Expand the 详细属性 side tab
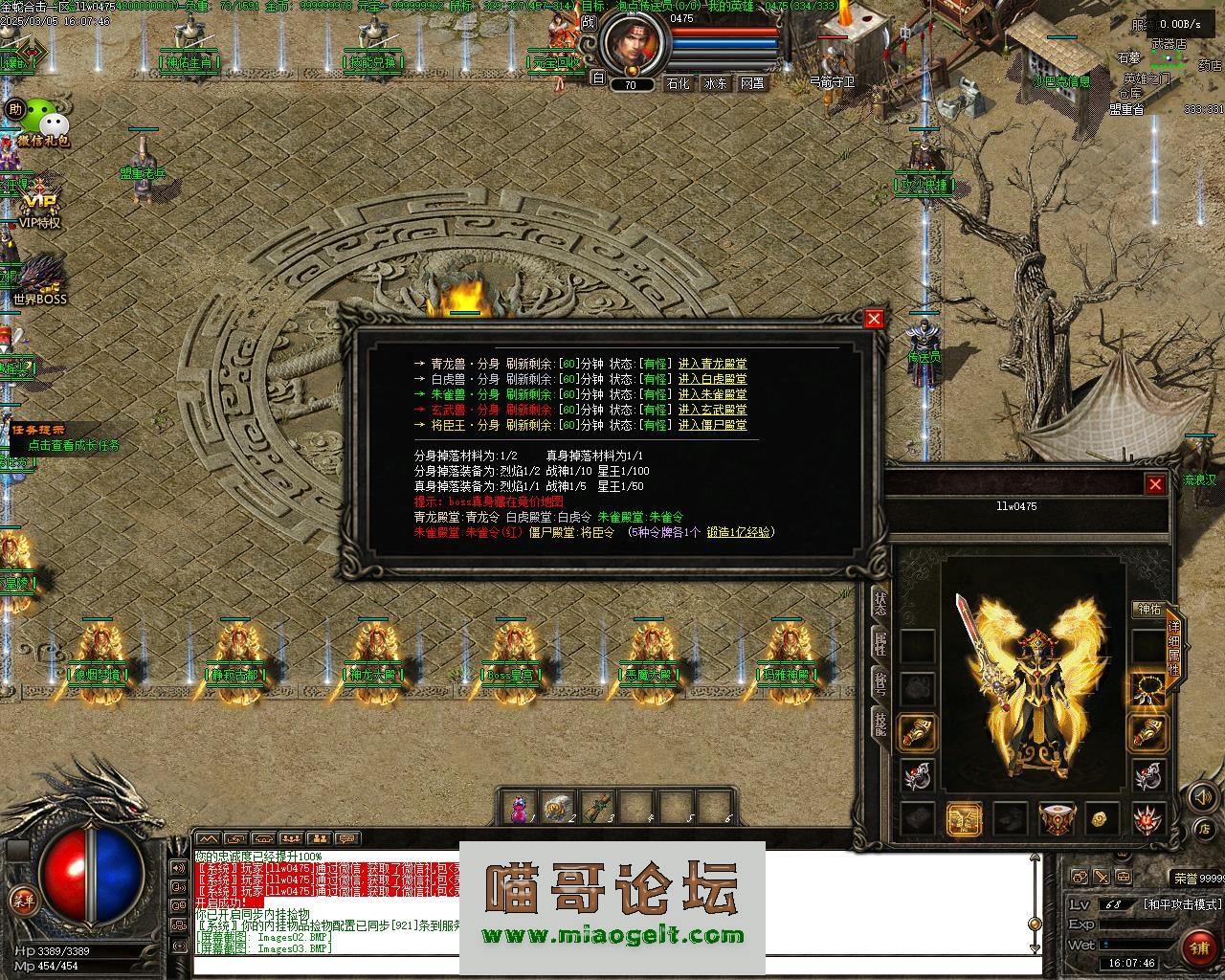The width and height of the screenshot is (1225, 980). tap(1174, 647)
